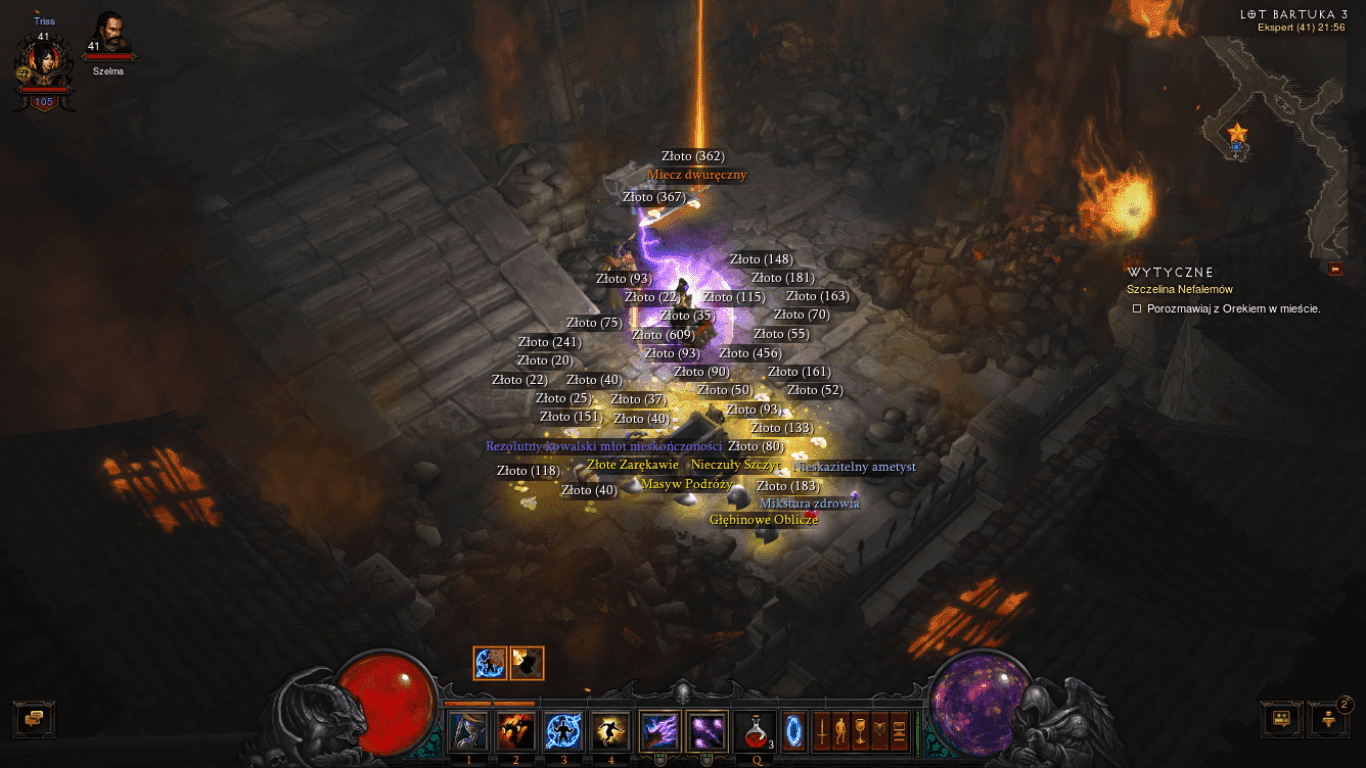The width and height of the screenshot is (1366, 768).
Task: Activate the hourglass skill in slot 1
Action: pyautogui.click(x=469, y=731)
